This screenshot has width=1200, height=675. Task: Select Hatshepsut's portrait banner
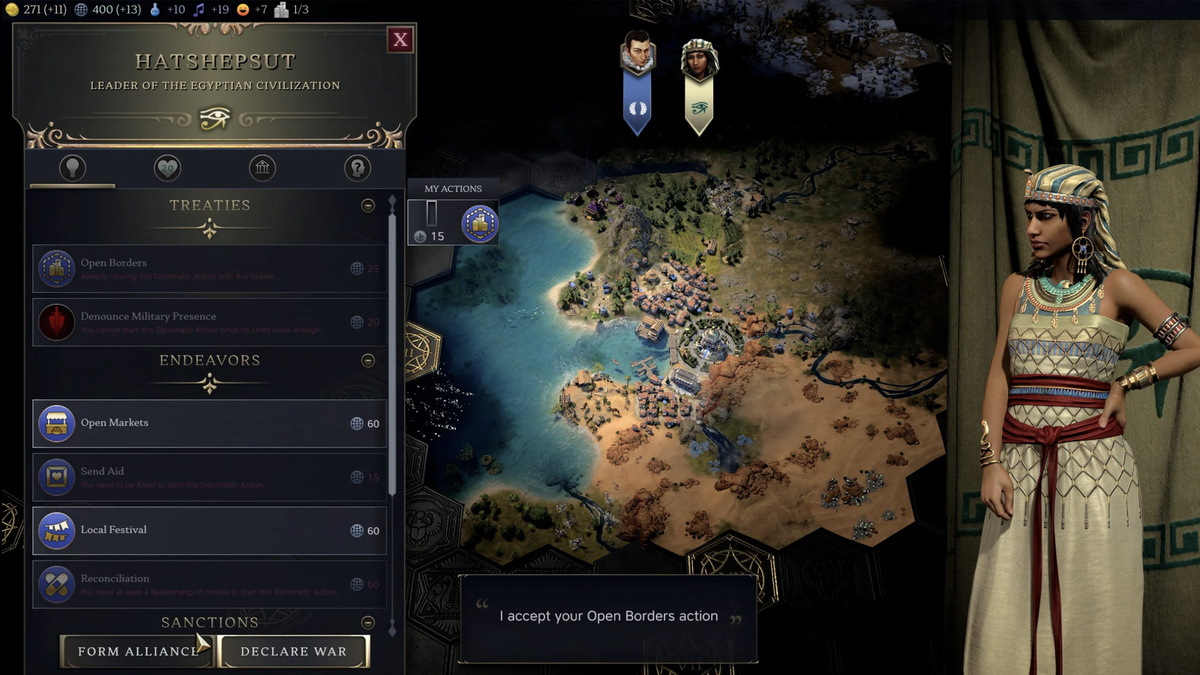point(699,85)
